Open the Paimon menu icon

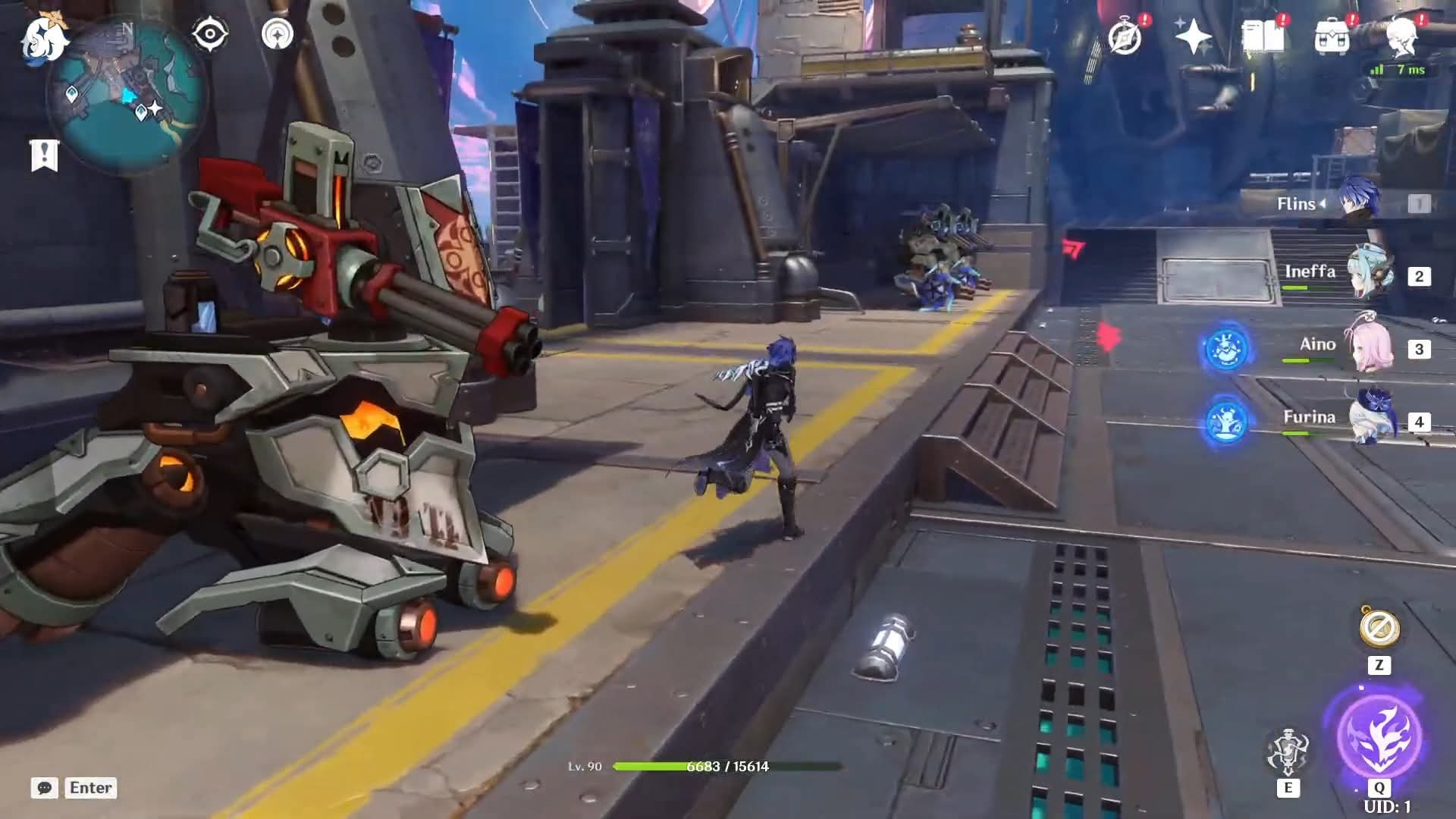[44, 38]
